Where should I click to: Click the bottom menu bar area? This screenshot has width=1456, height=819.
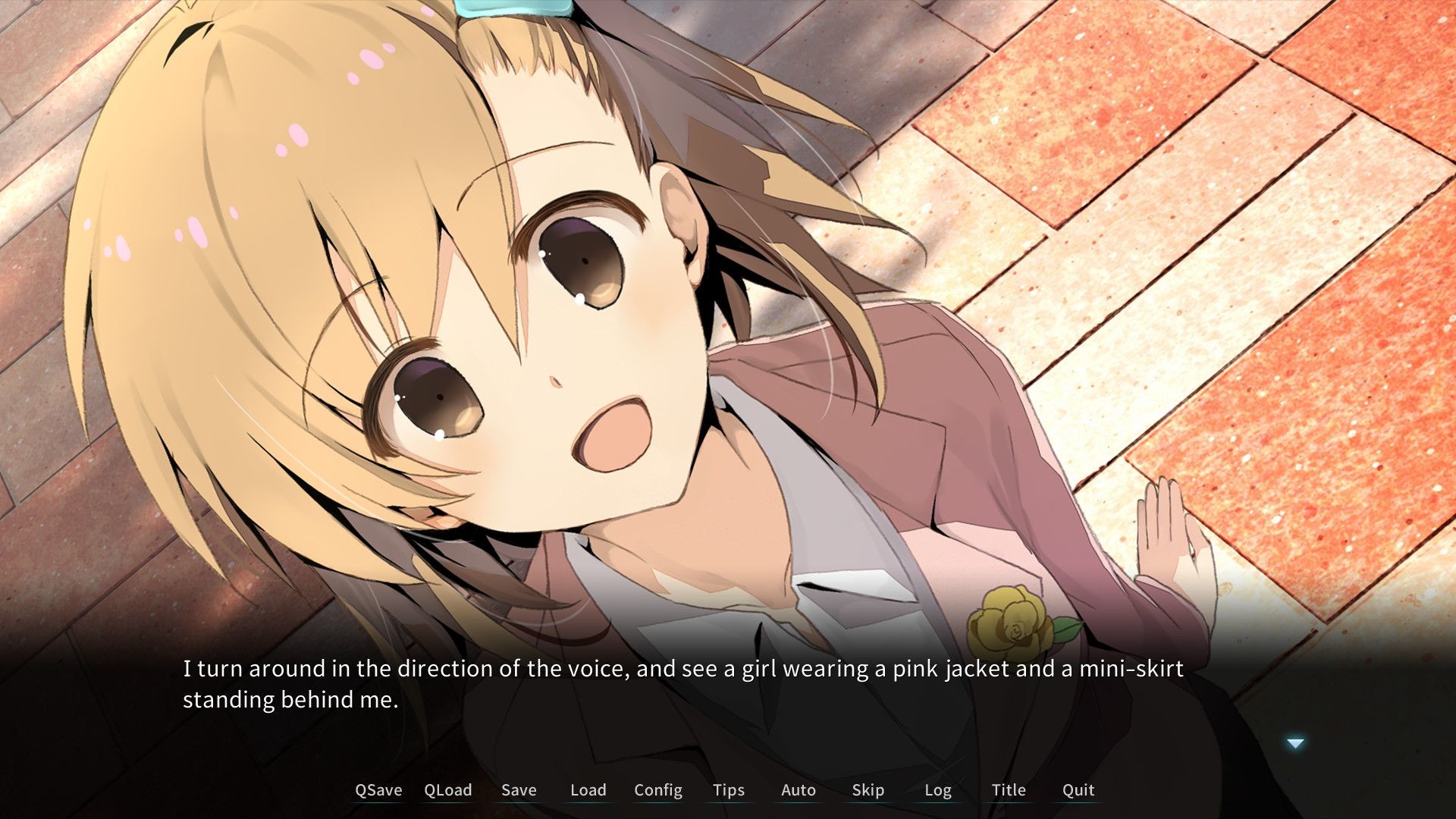coord(728,790)
